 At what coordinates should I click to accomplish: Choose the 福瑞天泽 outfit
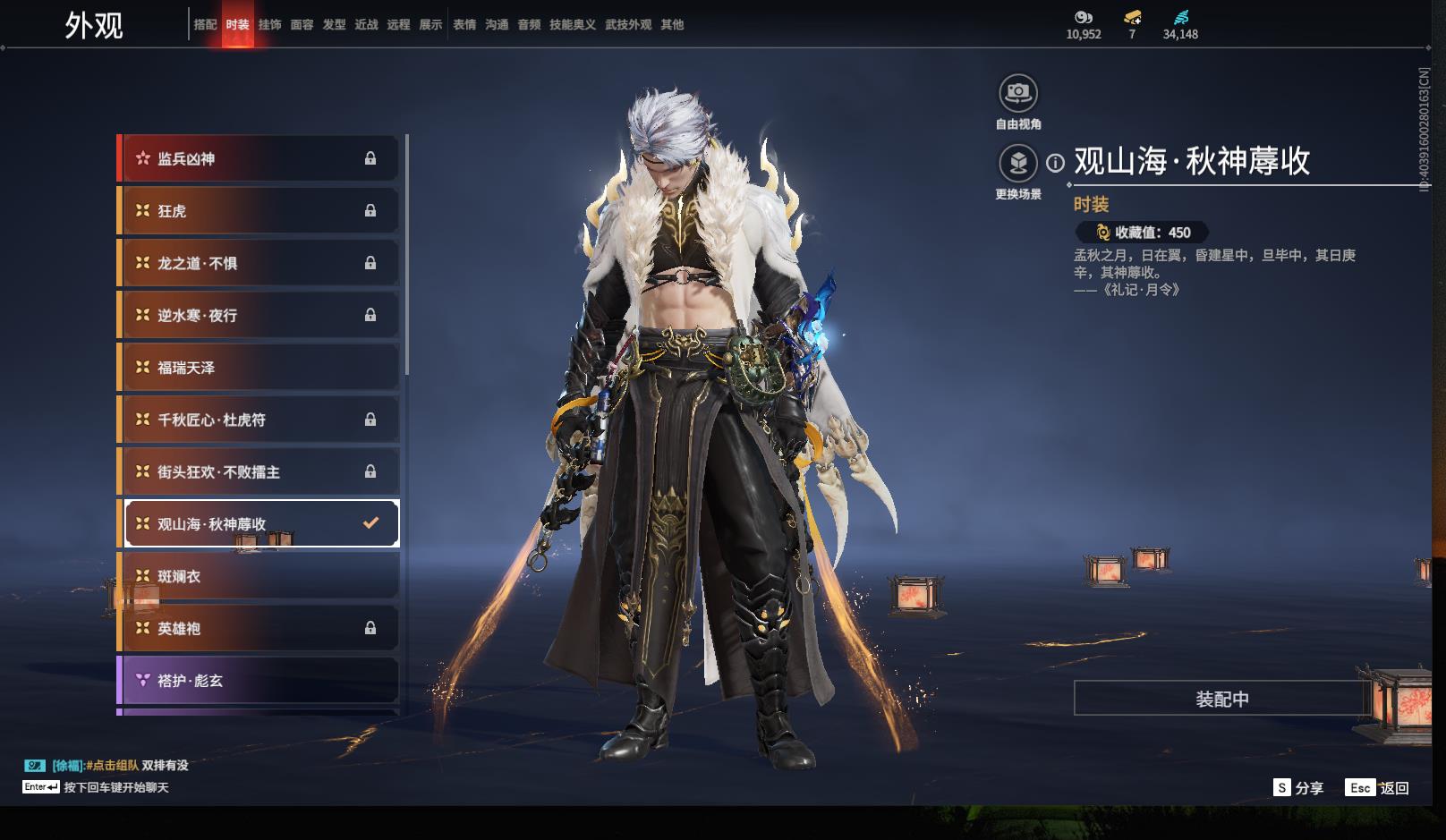click(259, 368)
